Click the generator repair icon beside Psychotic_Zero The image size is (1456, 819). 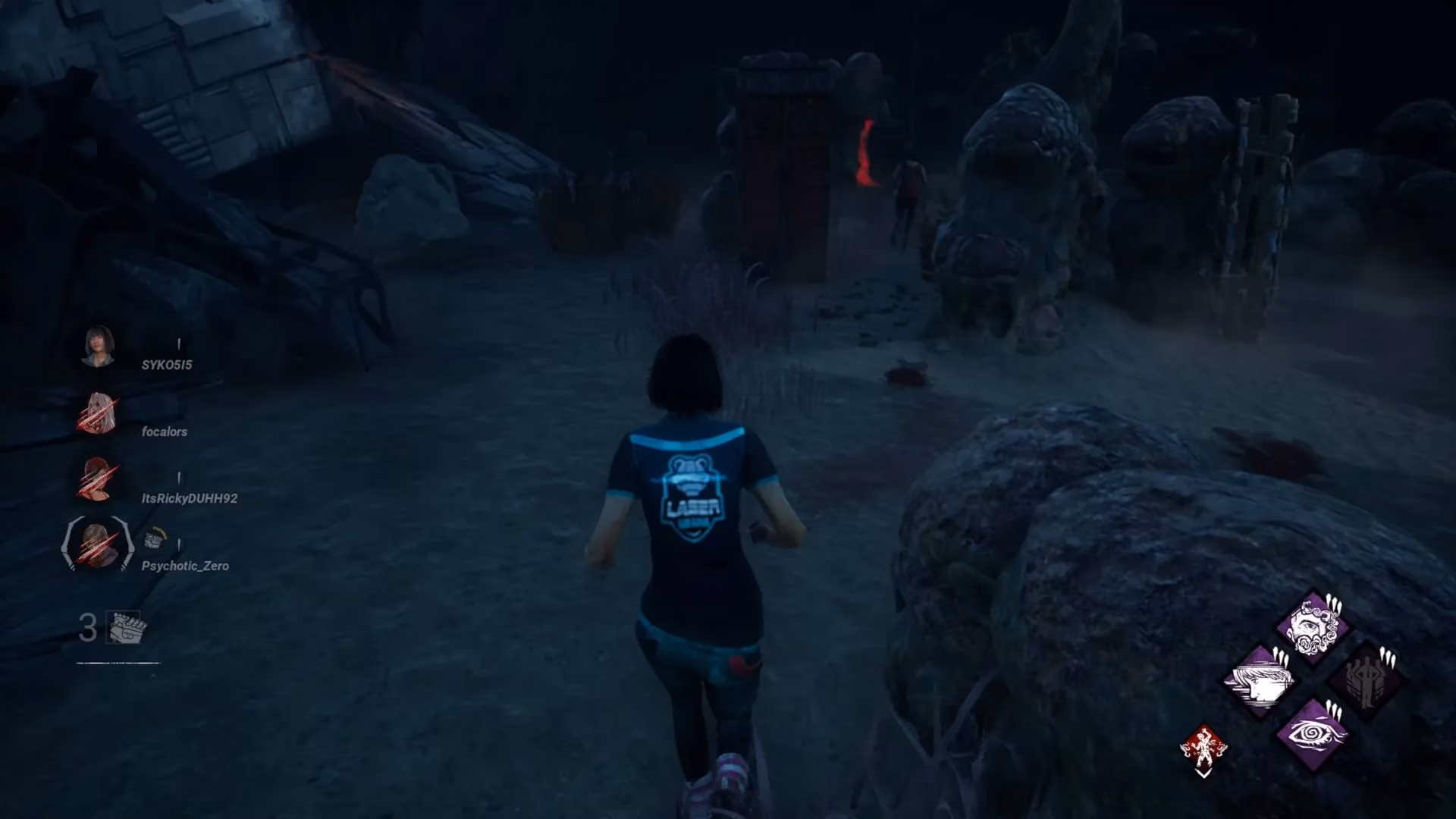[x=156, y=540]
